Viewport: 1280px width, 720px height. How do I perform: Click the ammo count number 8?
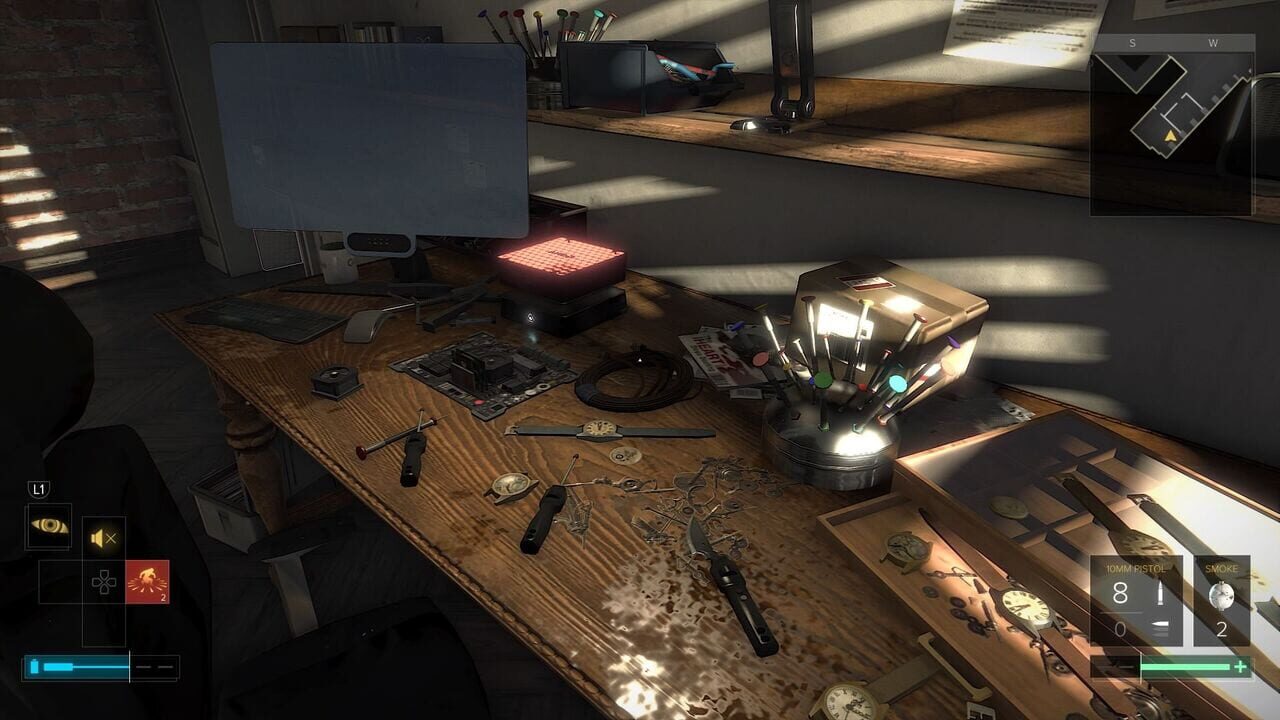1120,594
